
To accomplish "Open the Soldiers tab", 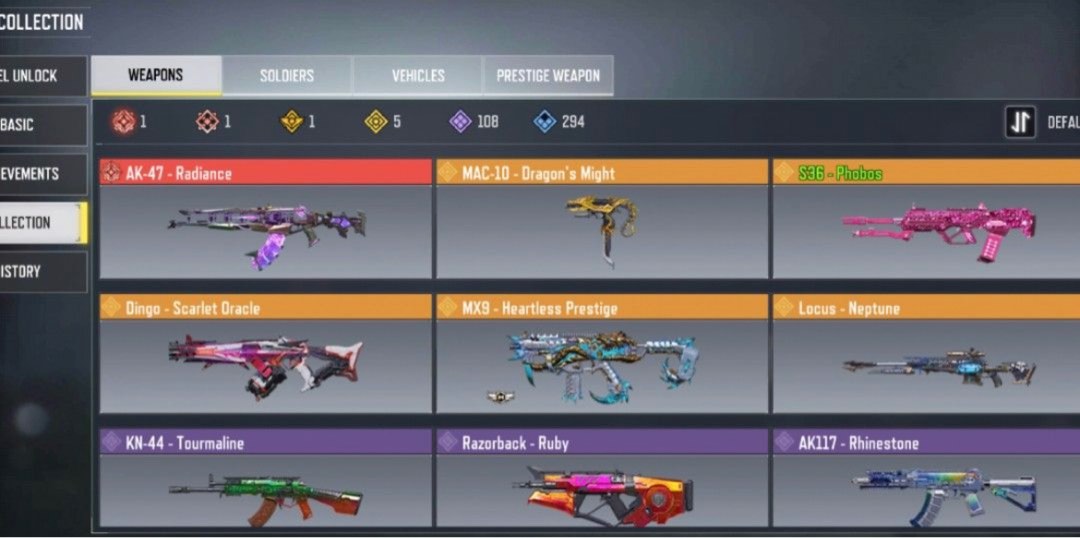I will click(x=287, y=76).
